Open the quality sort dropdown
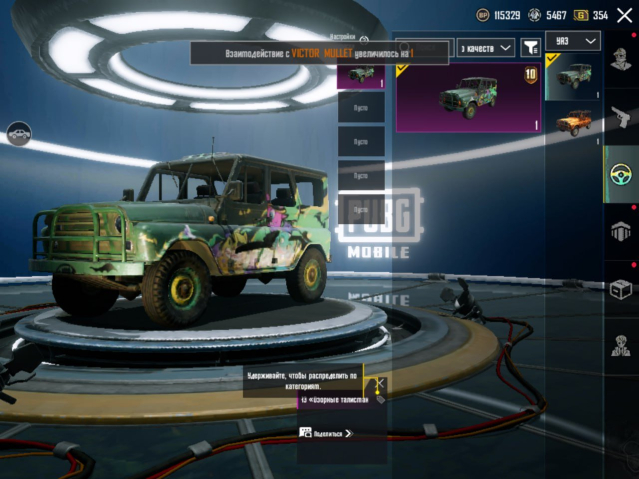Viewport: 639px width, 479px height. (x=486, y=47)
